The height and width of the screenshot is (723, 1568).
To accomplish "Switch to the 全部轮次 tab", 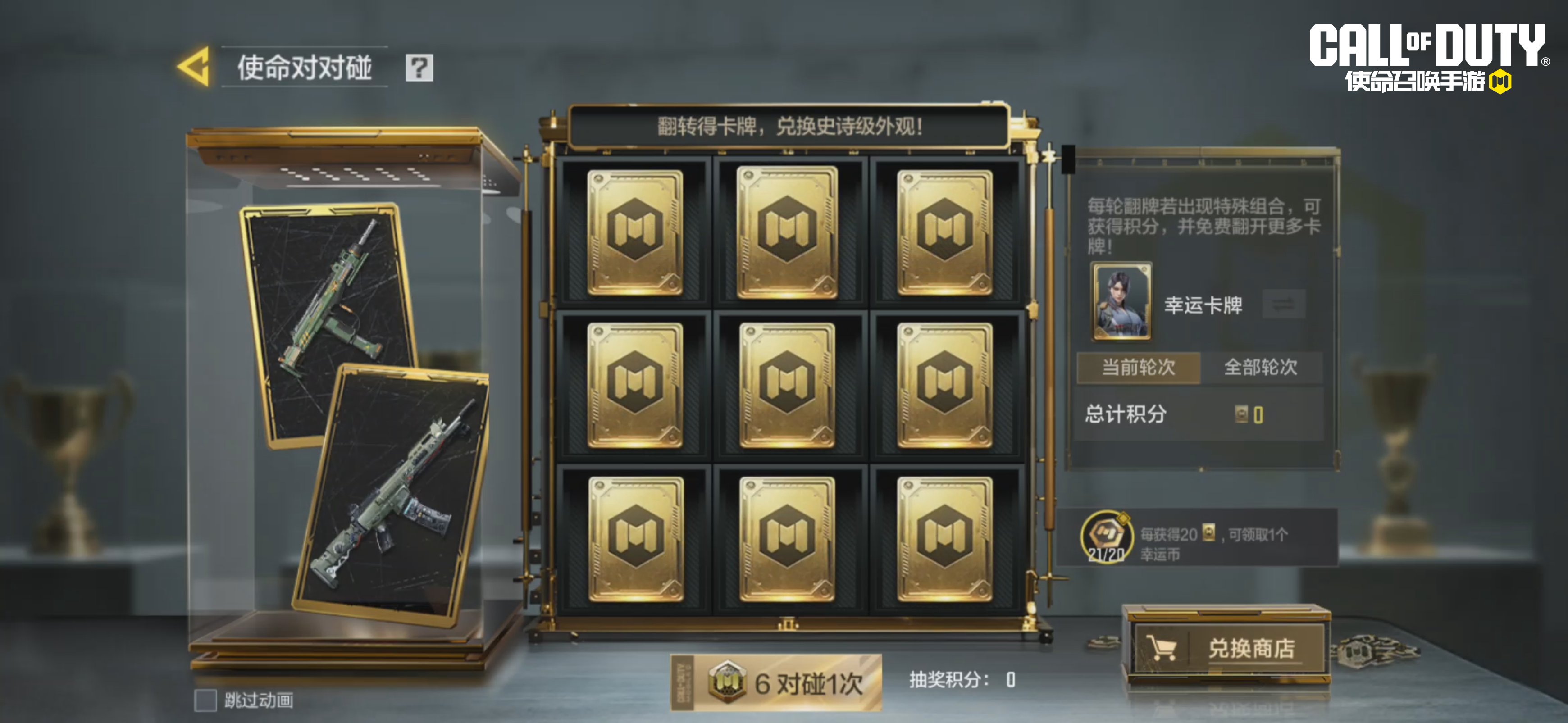I will point(1261,367).
